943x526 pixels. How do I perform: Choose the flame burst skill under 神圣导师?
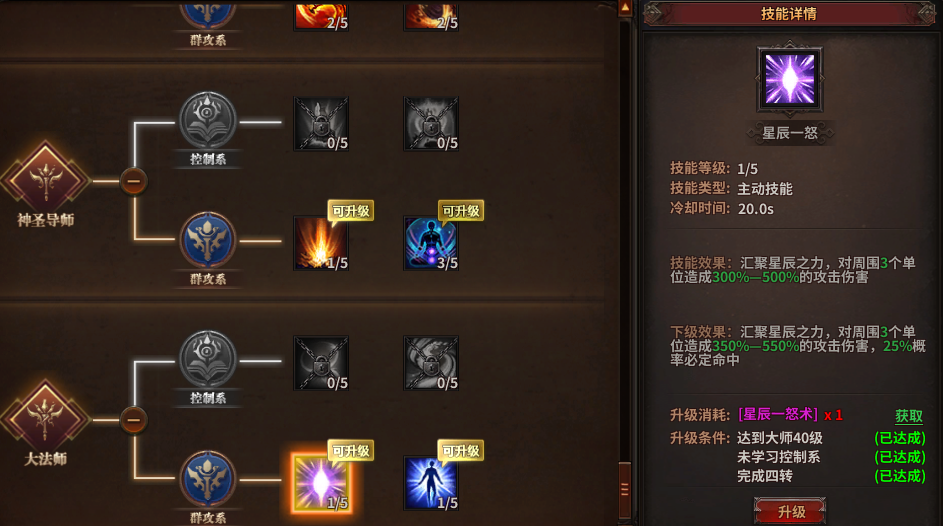click(321, 243)
